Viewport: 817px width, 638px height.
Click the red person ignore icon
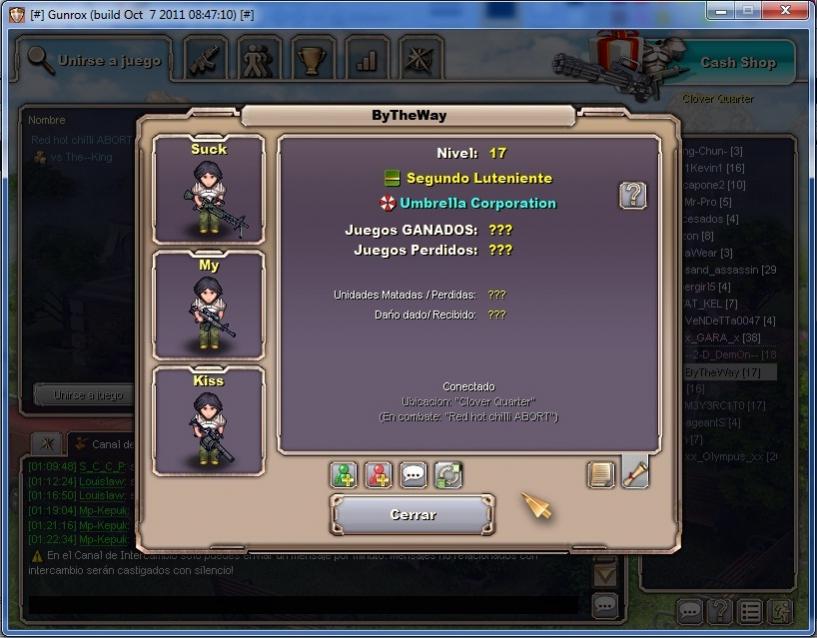(x=378, y=475)
